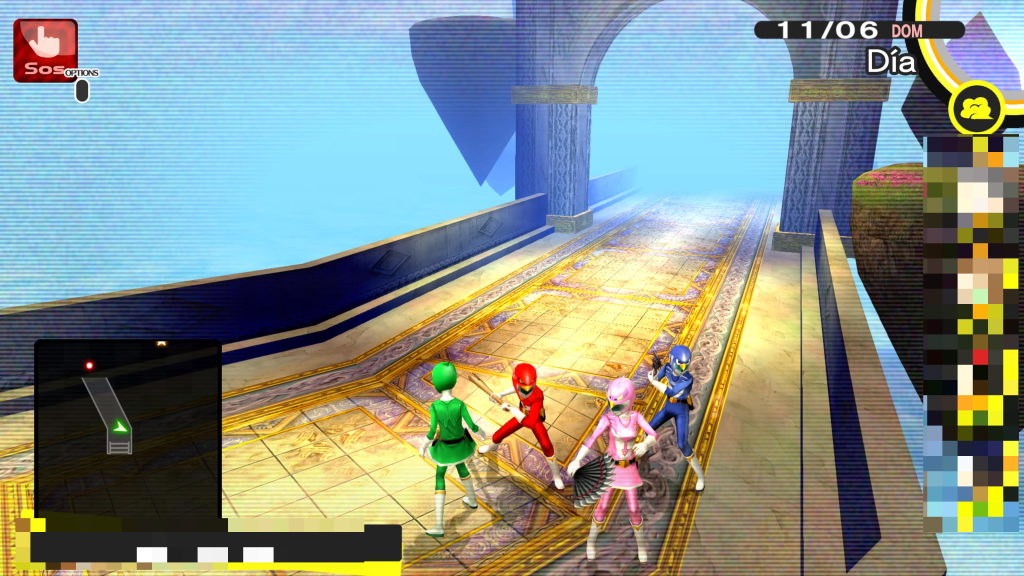Open the red SOS hand button

coord(44,49)
